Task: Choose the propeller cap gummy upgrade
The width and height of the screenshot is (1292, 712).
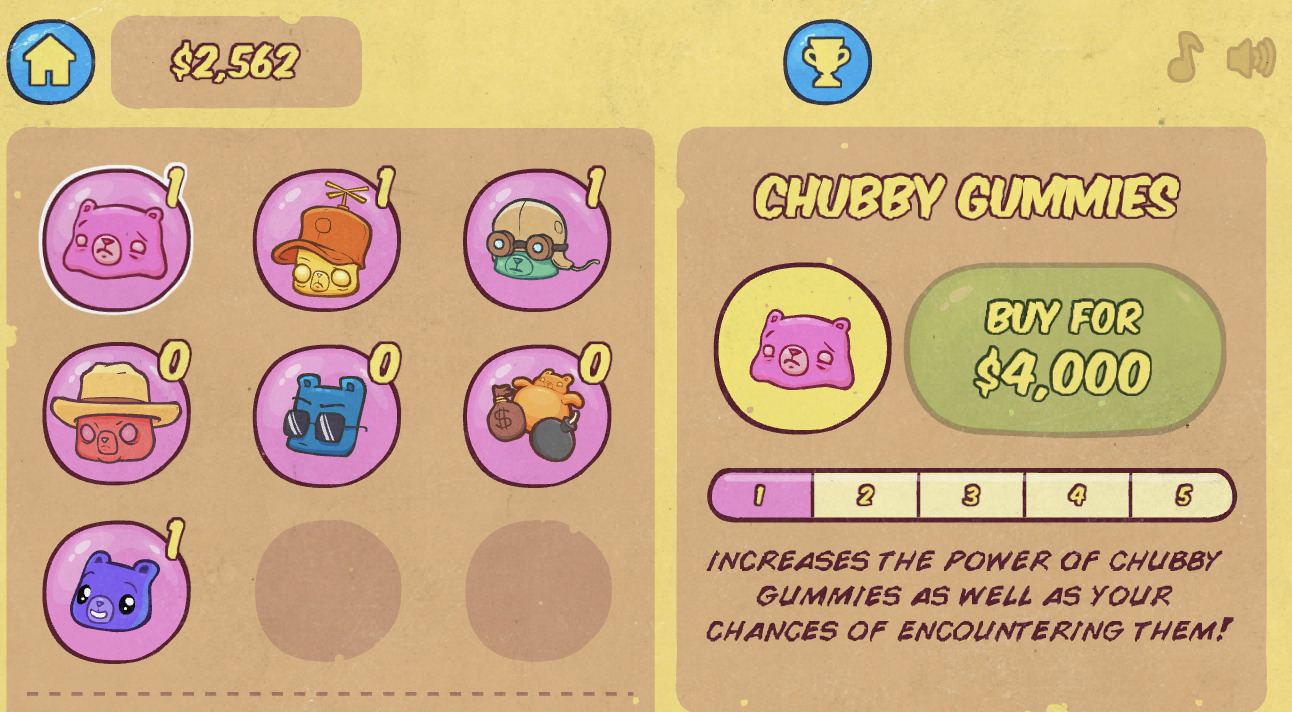Action: [326, 240]
